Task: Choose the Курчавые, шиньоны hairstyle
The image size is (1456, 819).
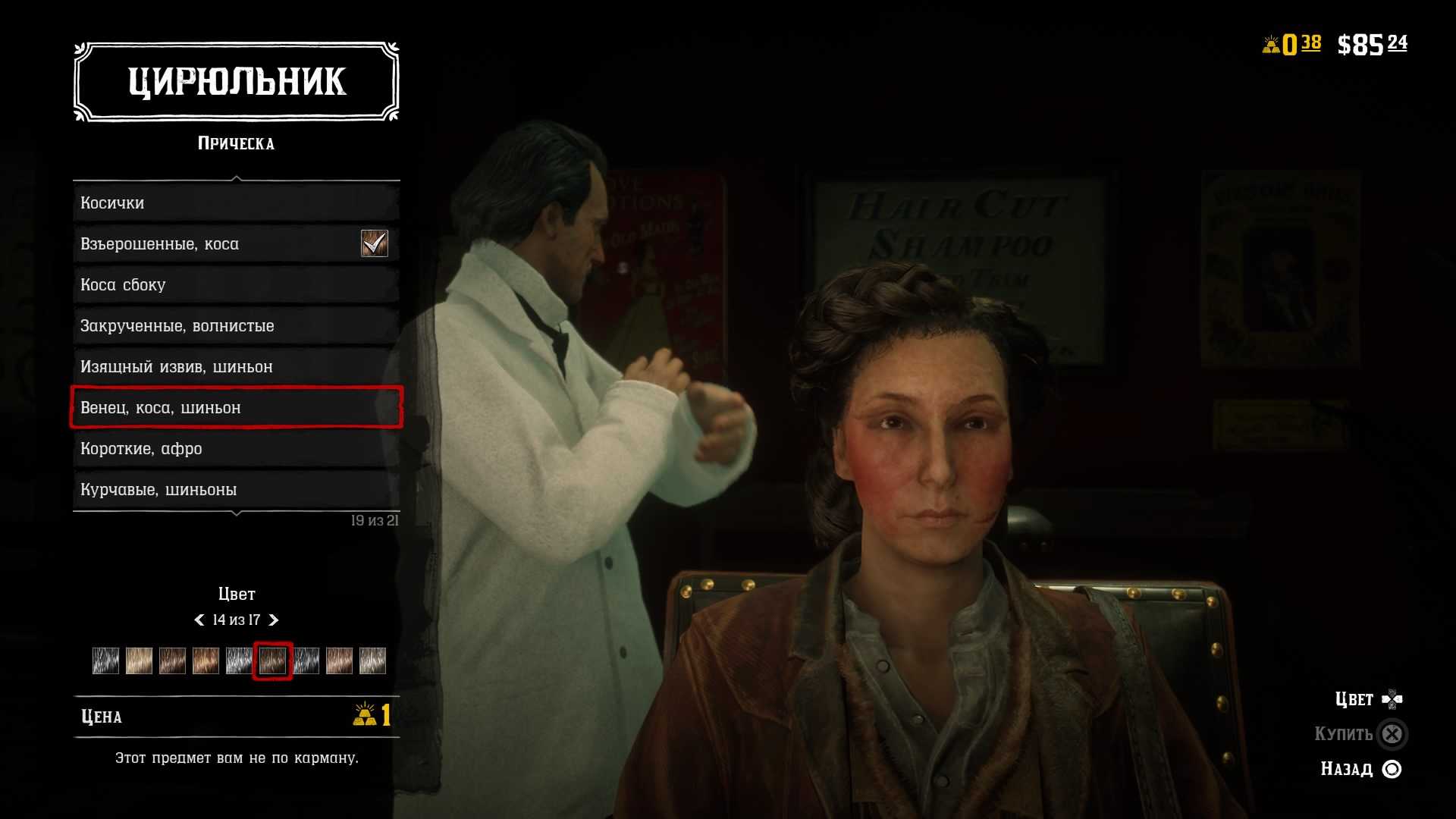Action: point(236,490)
